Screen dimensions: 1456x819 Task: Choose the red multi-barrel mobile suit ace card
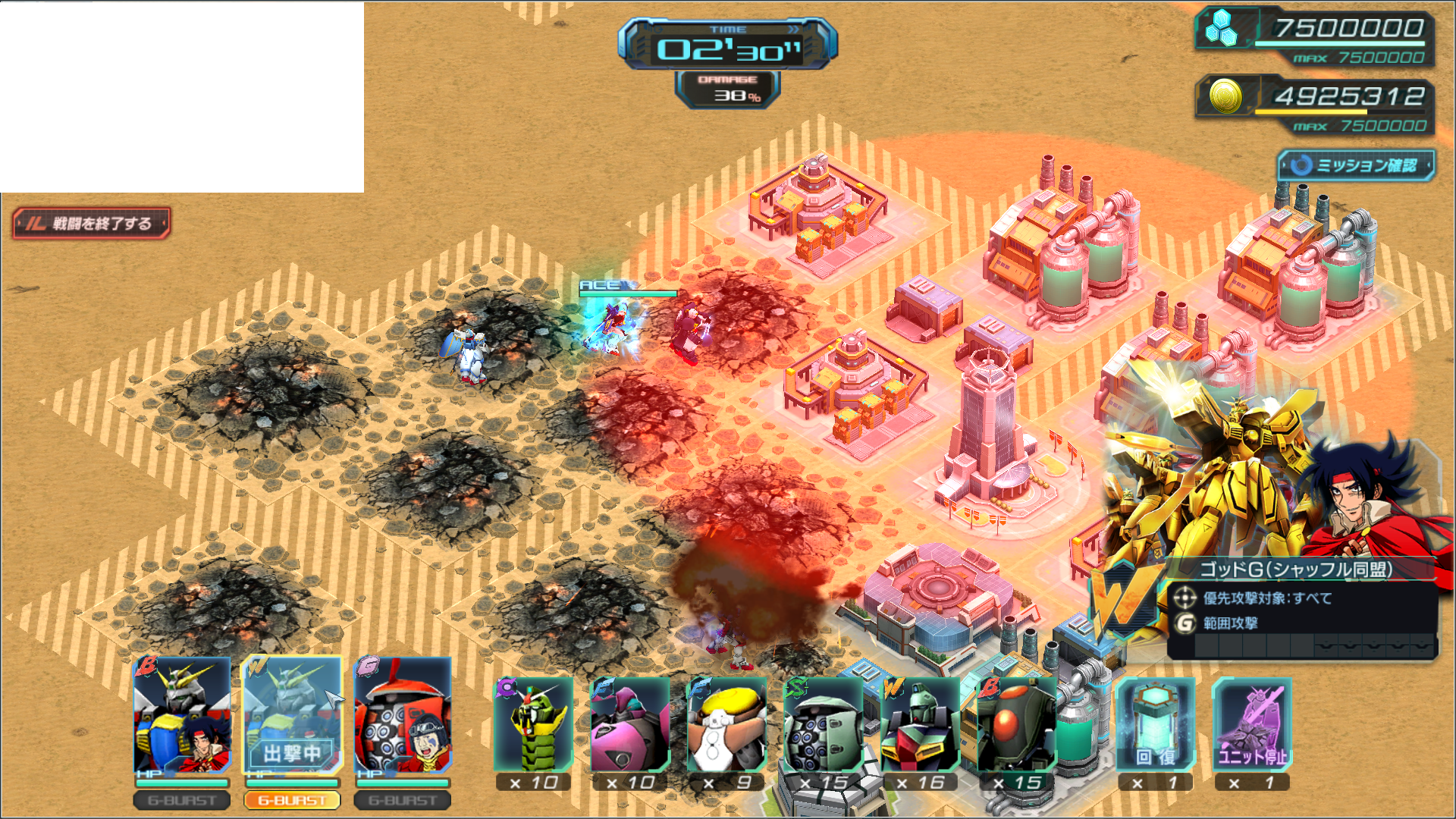coord(403,717)
